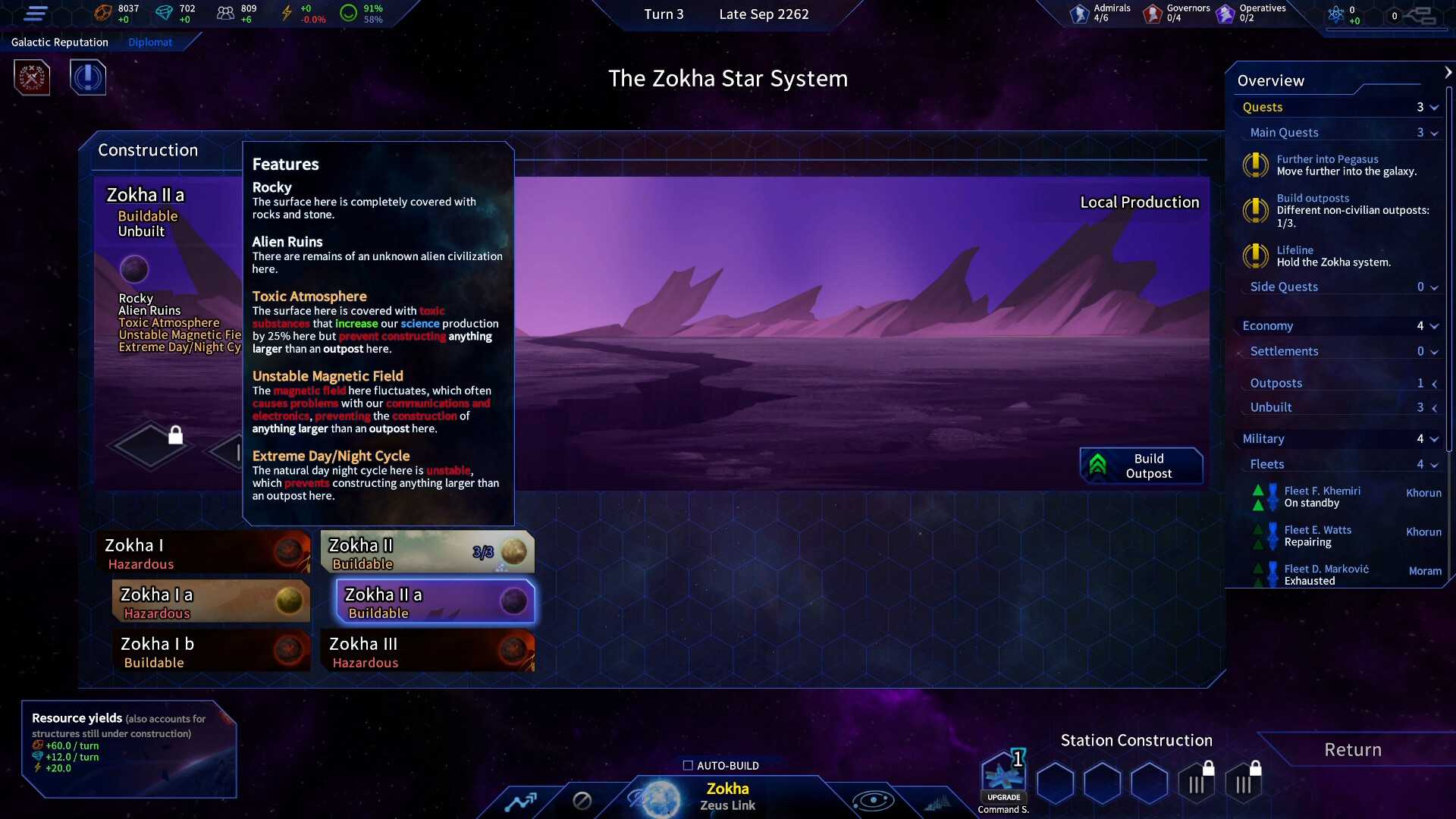Toggle the Lifeline quest indicator

pyautogui.click(x=1256, y=256)
